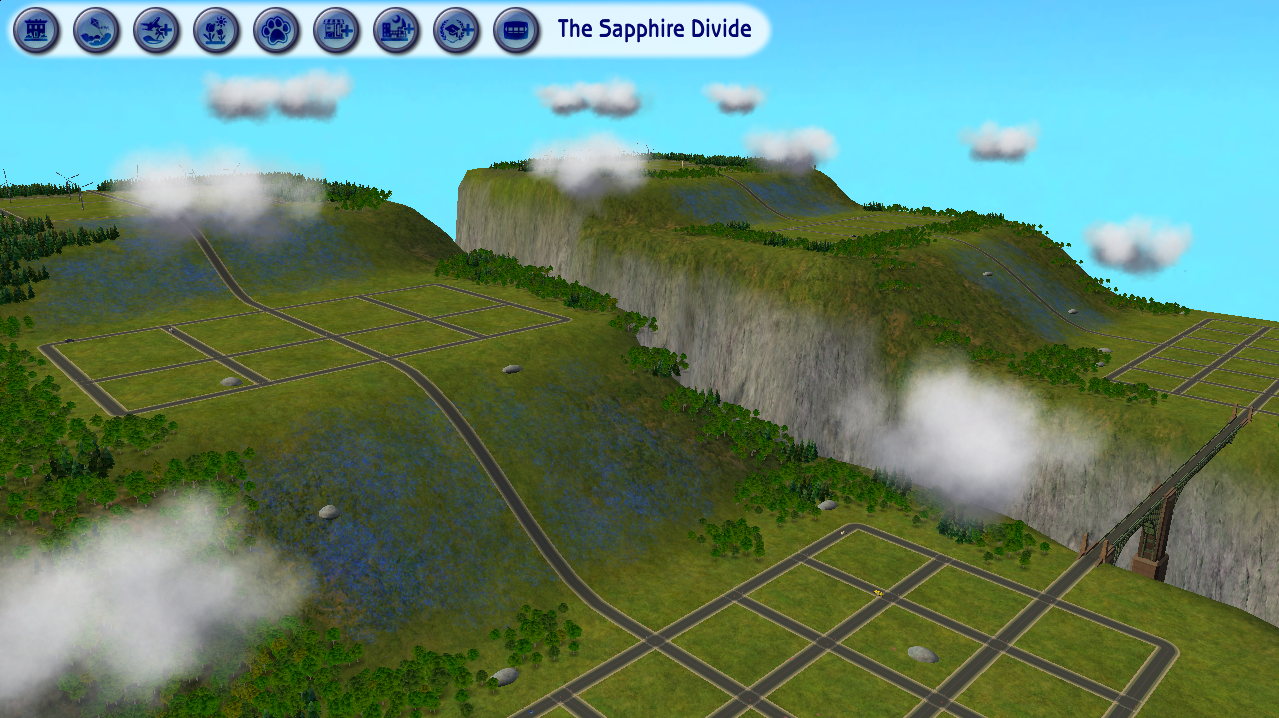This screenshot has height=718, width=1279.
Task: Click the paw print pets icon
Action: coord(276,30)
